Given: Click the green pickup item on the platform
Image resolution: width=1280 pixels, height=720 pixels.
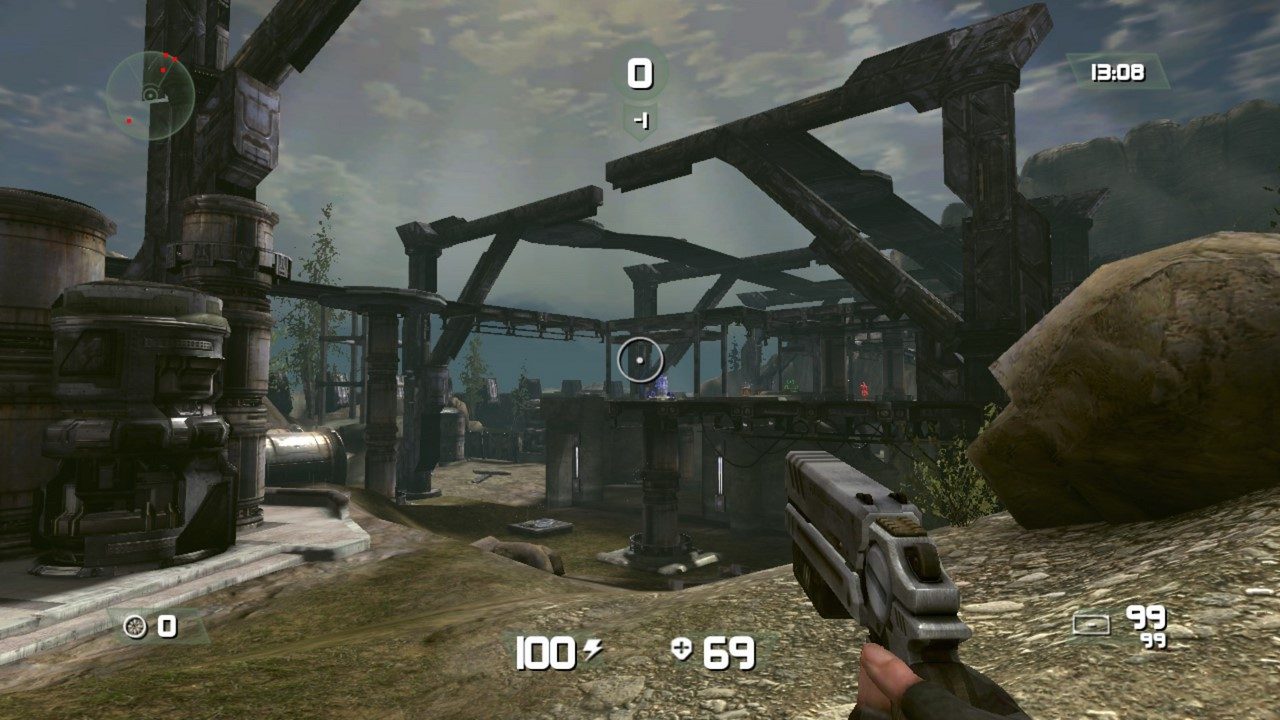Looking at the screenshot, I should (790, 386).
